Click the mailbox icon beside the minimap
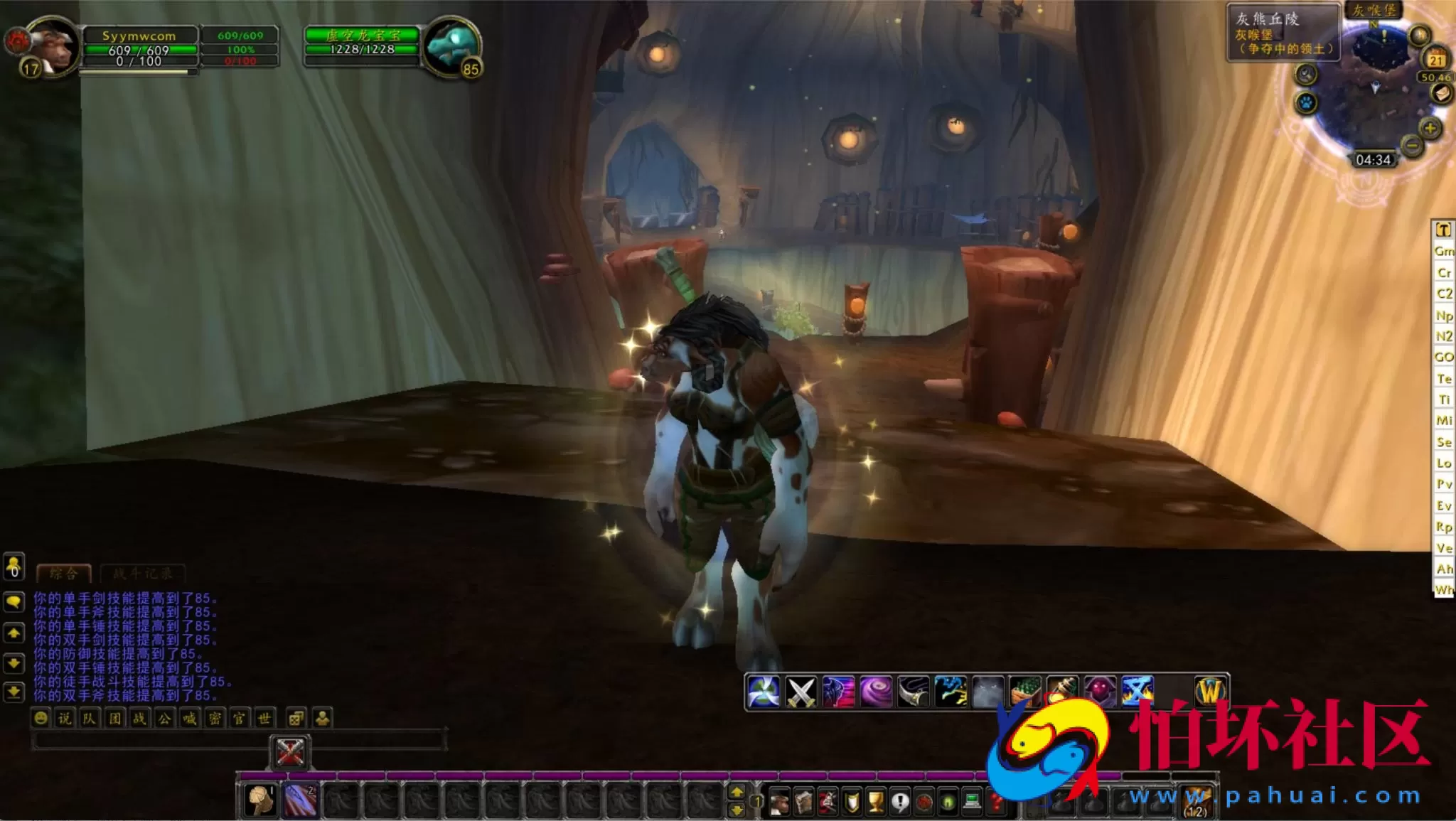Image resolution: width=1456 pixels, height=821 pixels. (1440, 94)
